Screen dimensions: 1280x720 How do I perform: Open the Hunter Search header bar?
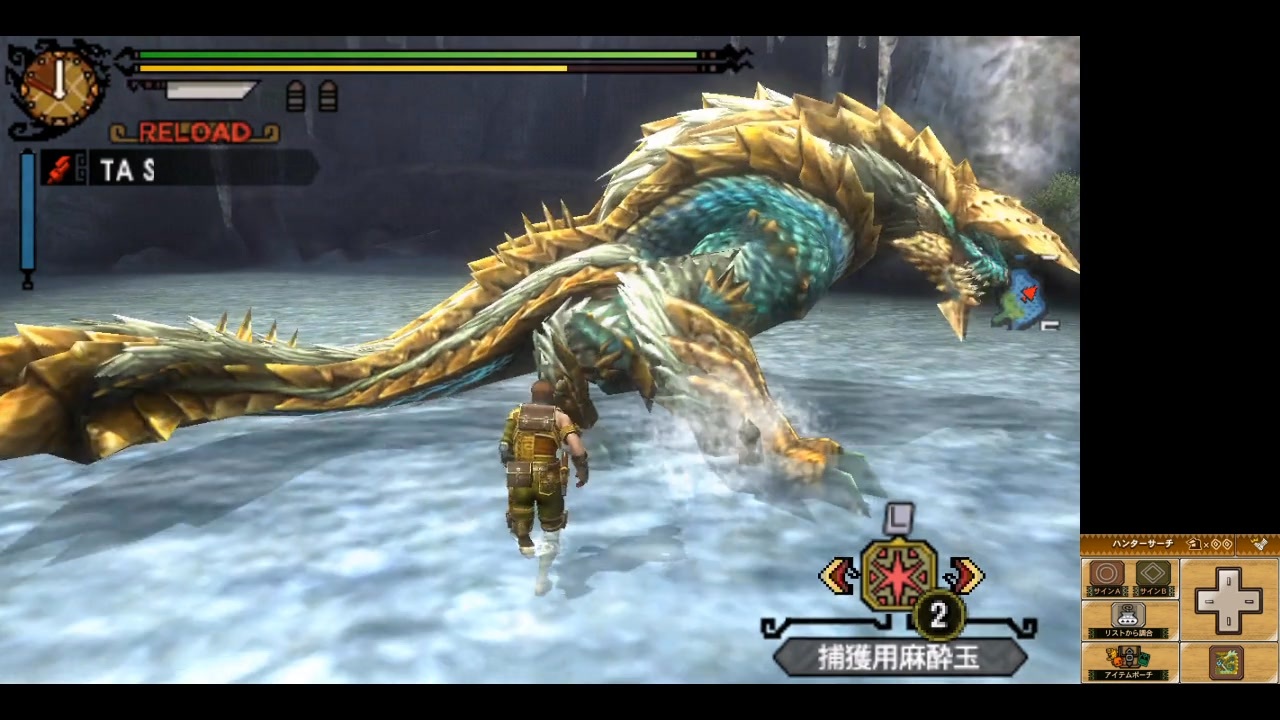coord(1142,543)
